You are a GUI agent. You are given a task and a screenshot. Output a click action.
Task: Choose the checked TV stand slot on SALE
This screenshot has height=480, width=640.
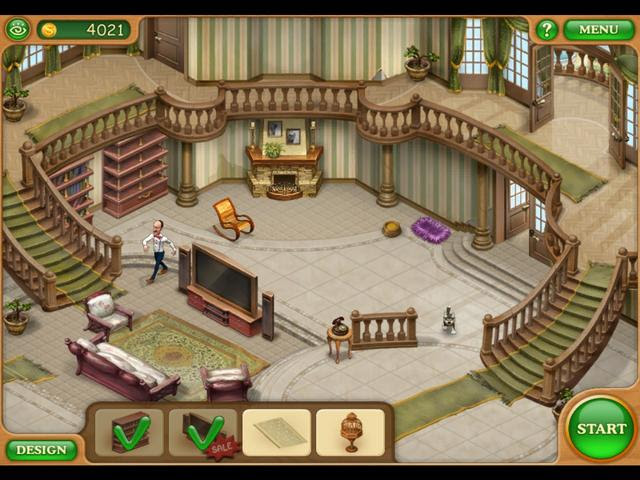click(203, 432)
